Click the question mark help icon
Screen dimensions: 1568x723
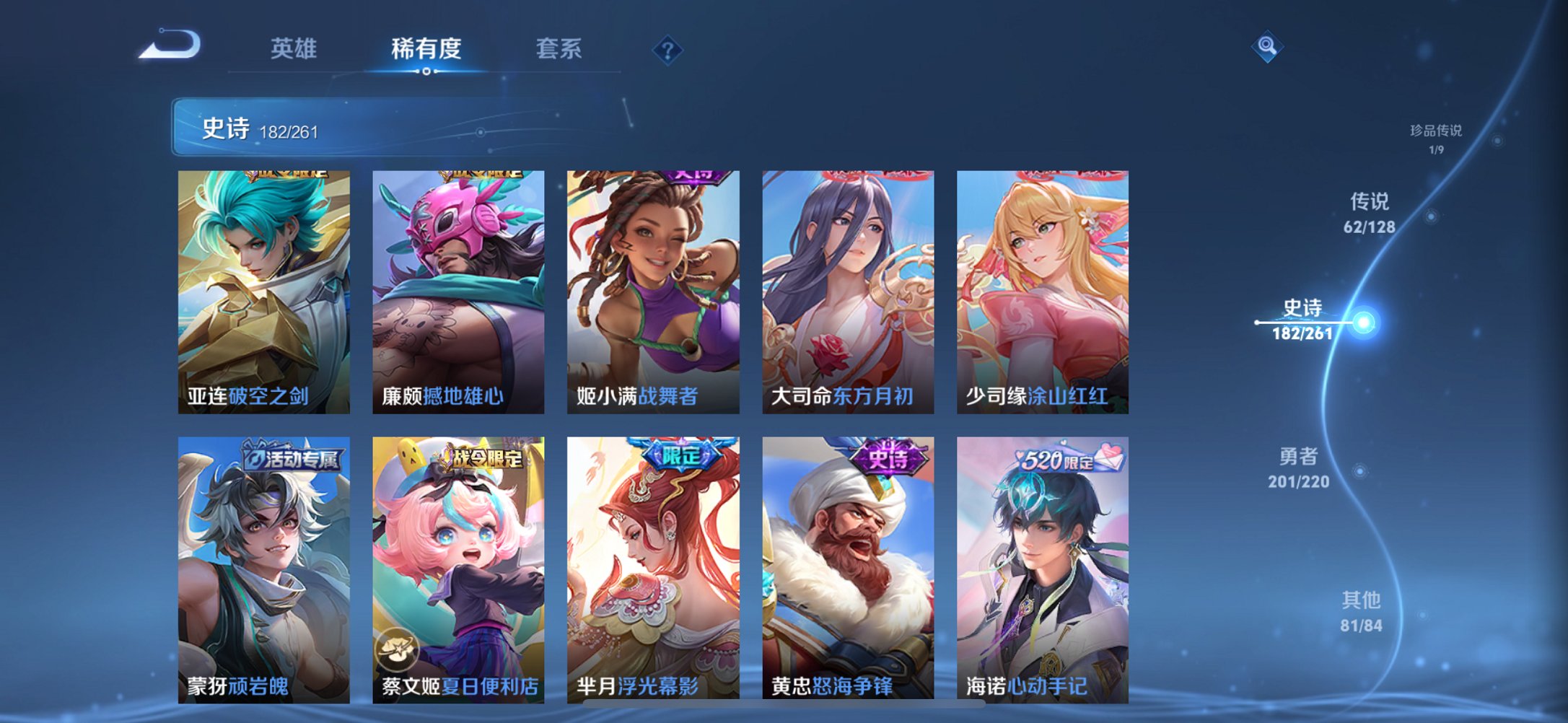(667, 49)
